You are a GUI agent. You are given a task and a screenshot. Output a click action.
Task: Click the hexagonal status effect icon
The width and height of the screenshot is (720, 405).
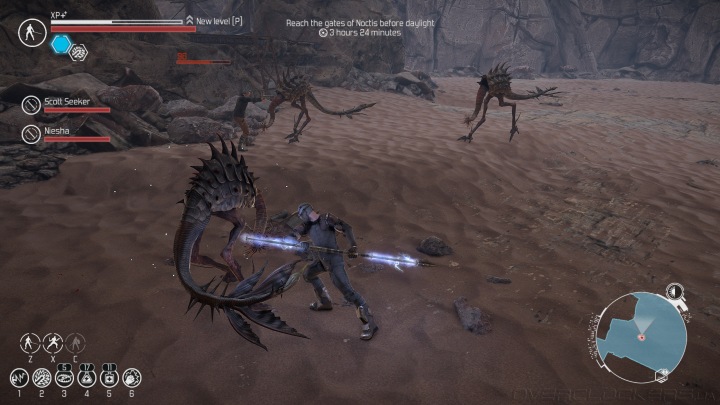[78, 50]
